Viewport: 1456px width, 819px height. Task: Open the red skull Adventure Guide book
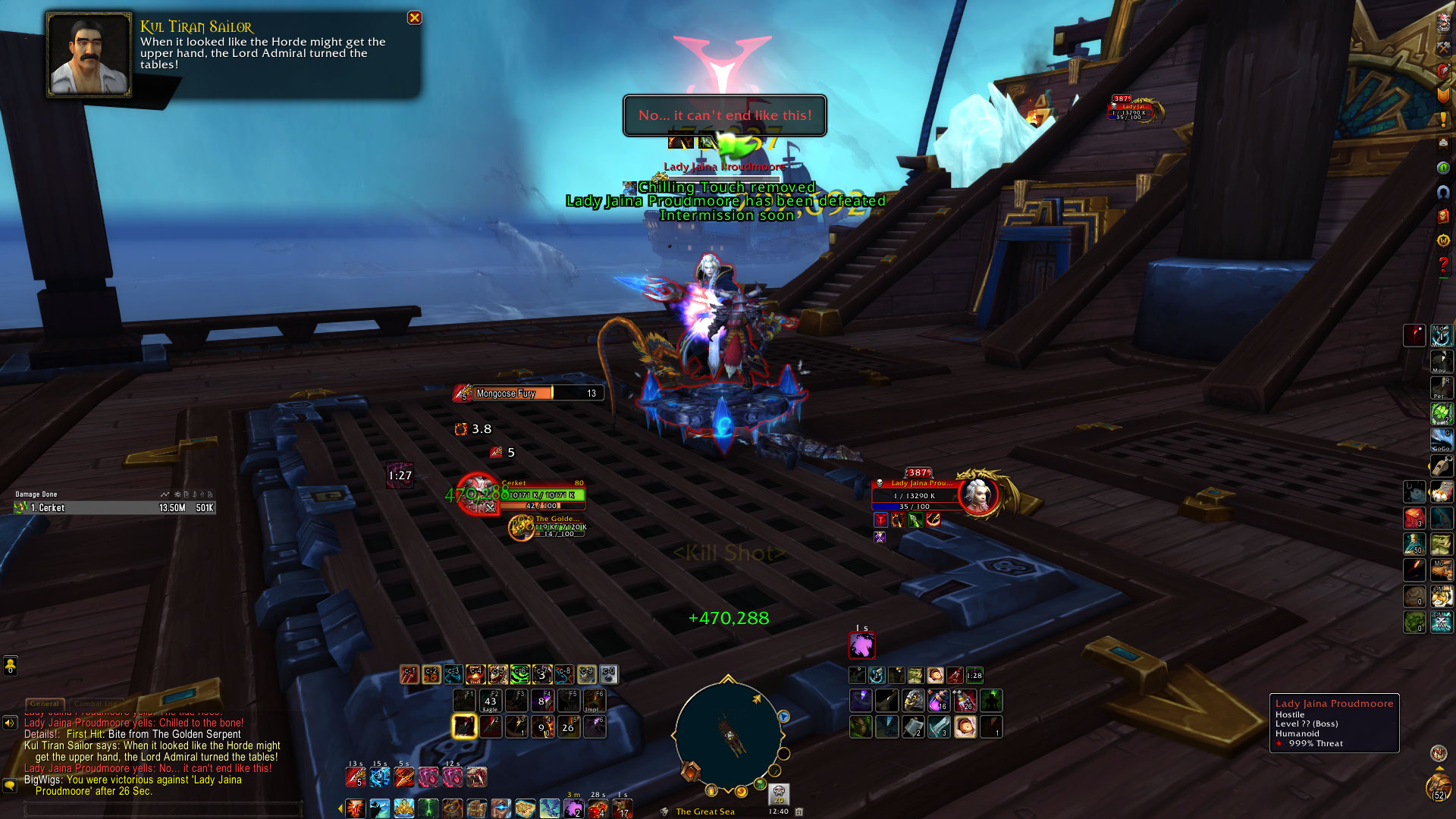tap(1443, 217)
